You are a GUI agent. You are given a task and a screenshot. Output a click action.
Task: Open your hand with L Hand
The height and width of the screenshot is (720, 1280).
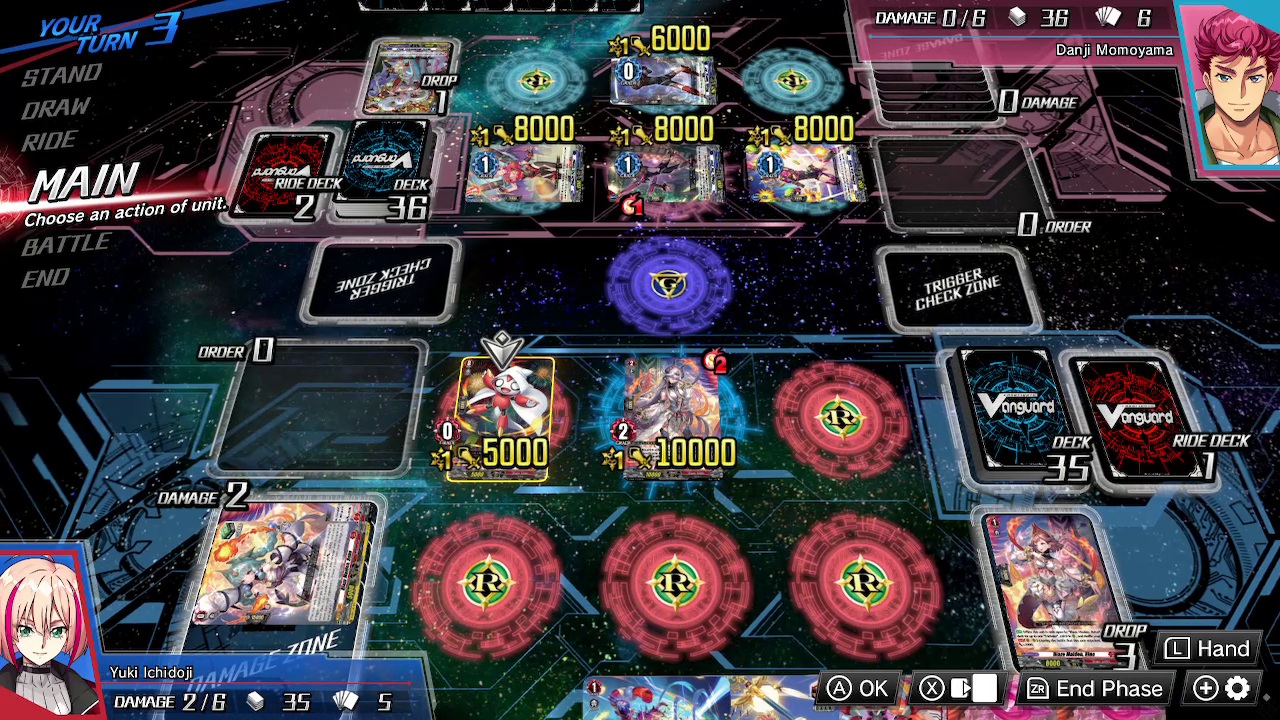[1207, 649]
